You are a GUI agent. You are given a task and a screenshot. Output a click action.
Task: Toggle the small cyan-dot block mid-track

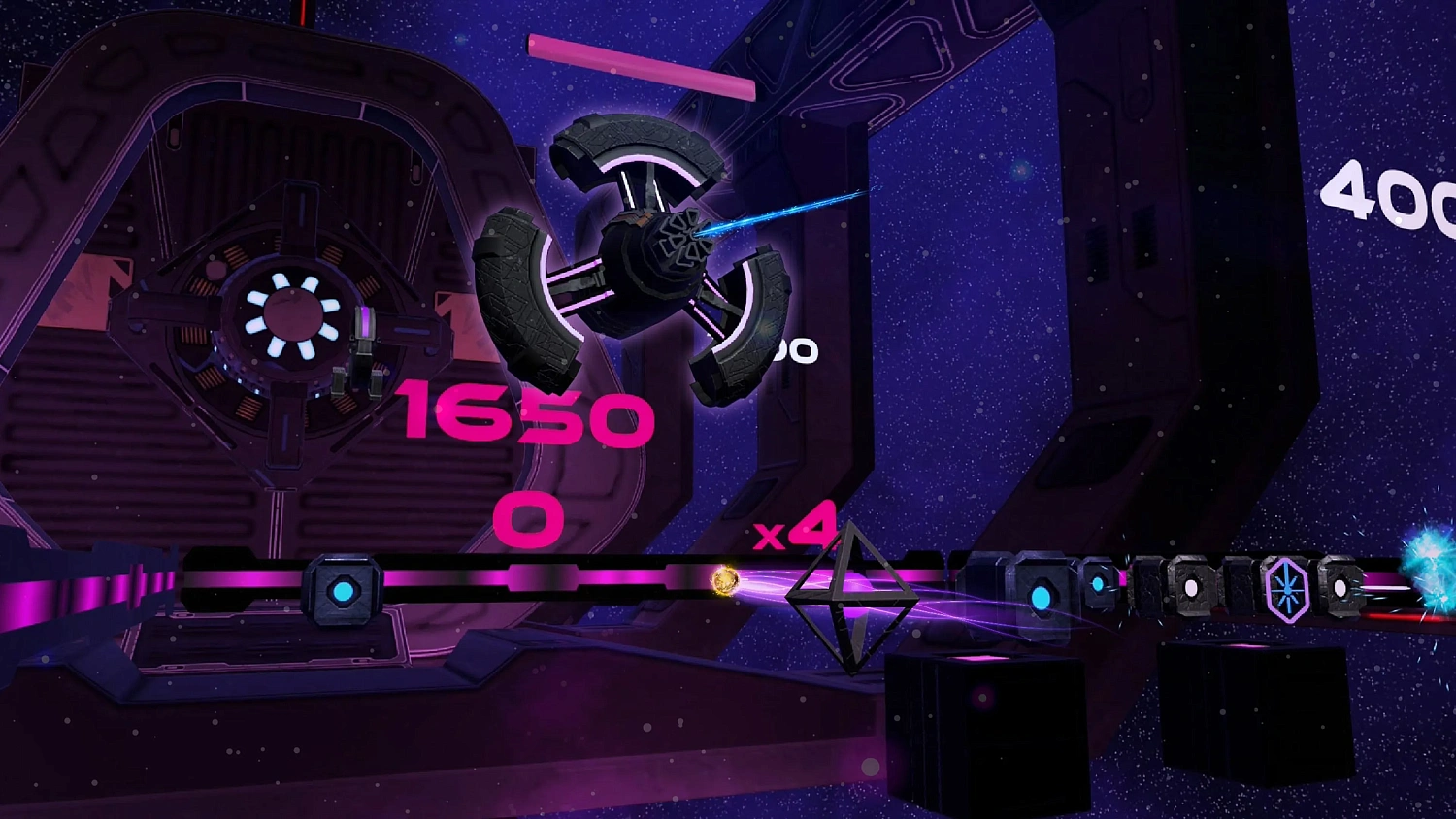click(x=1098, y=582)
